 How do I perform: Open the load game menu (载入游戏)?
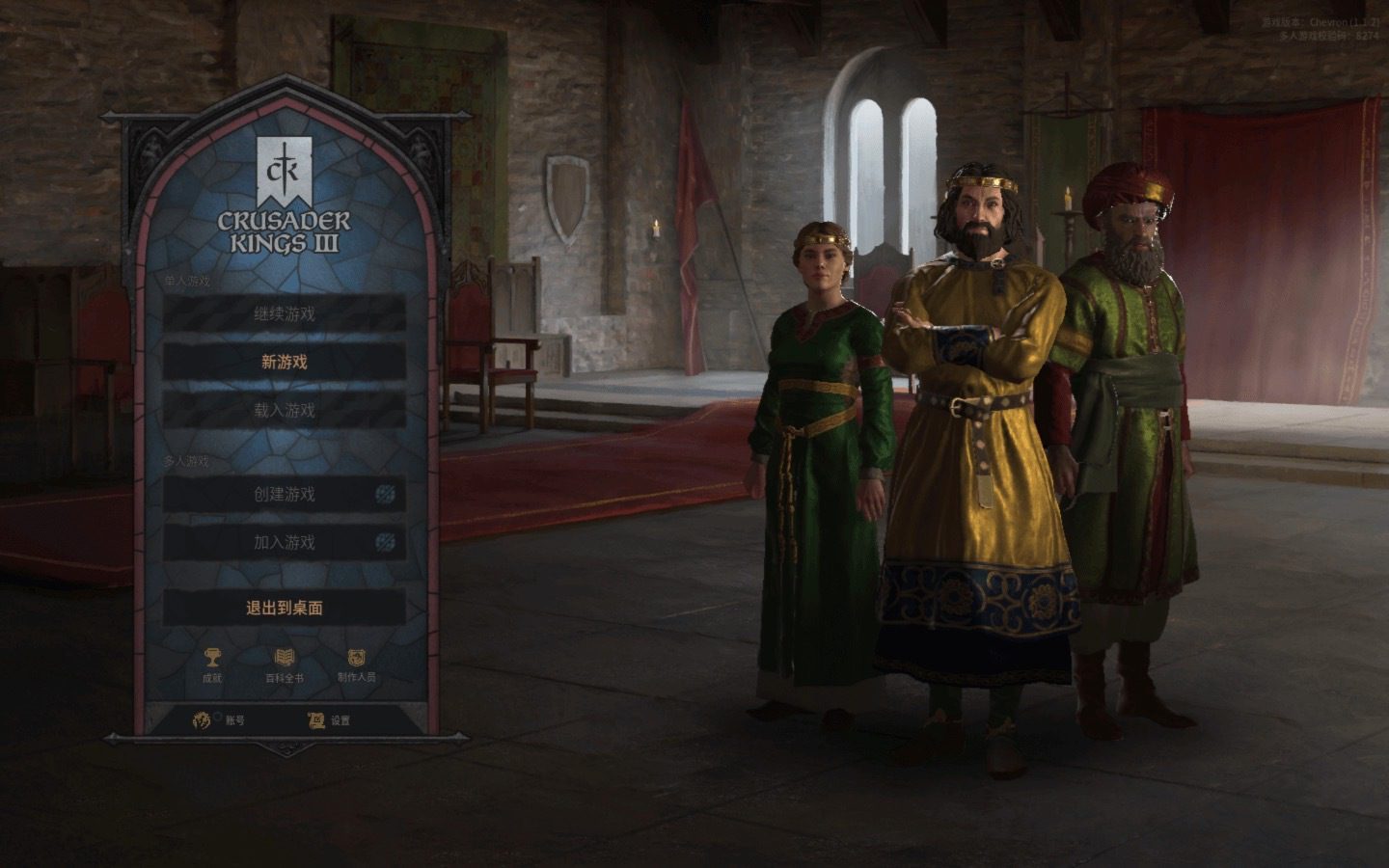[x=284, y=411]
